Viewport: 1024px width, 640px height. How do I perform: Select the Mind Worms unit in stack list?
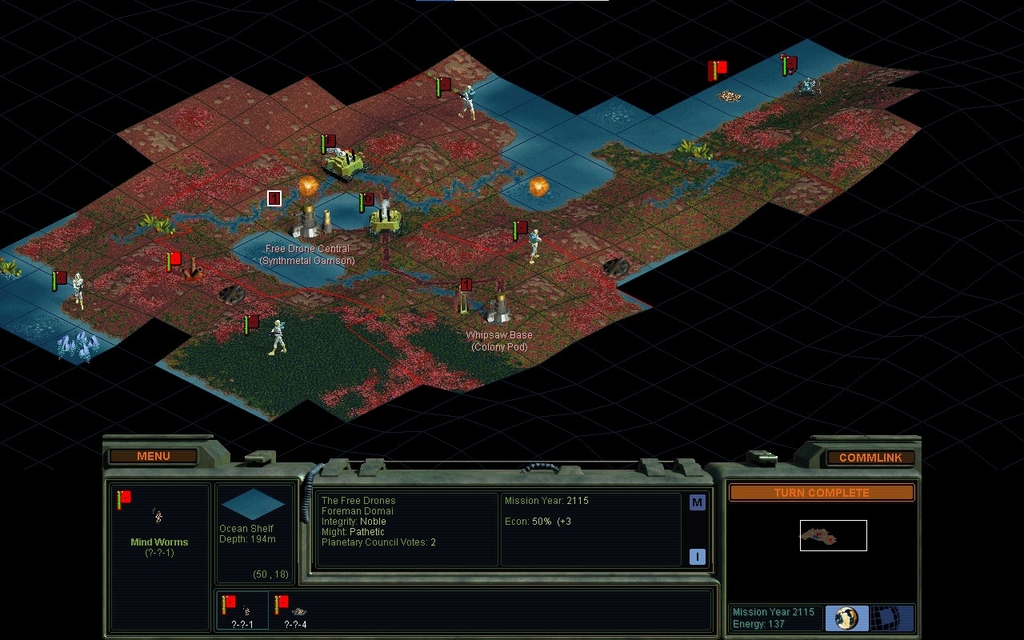tap(242, 609)
